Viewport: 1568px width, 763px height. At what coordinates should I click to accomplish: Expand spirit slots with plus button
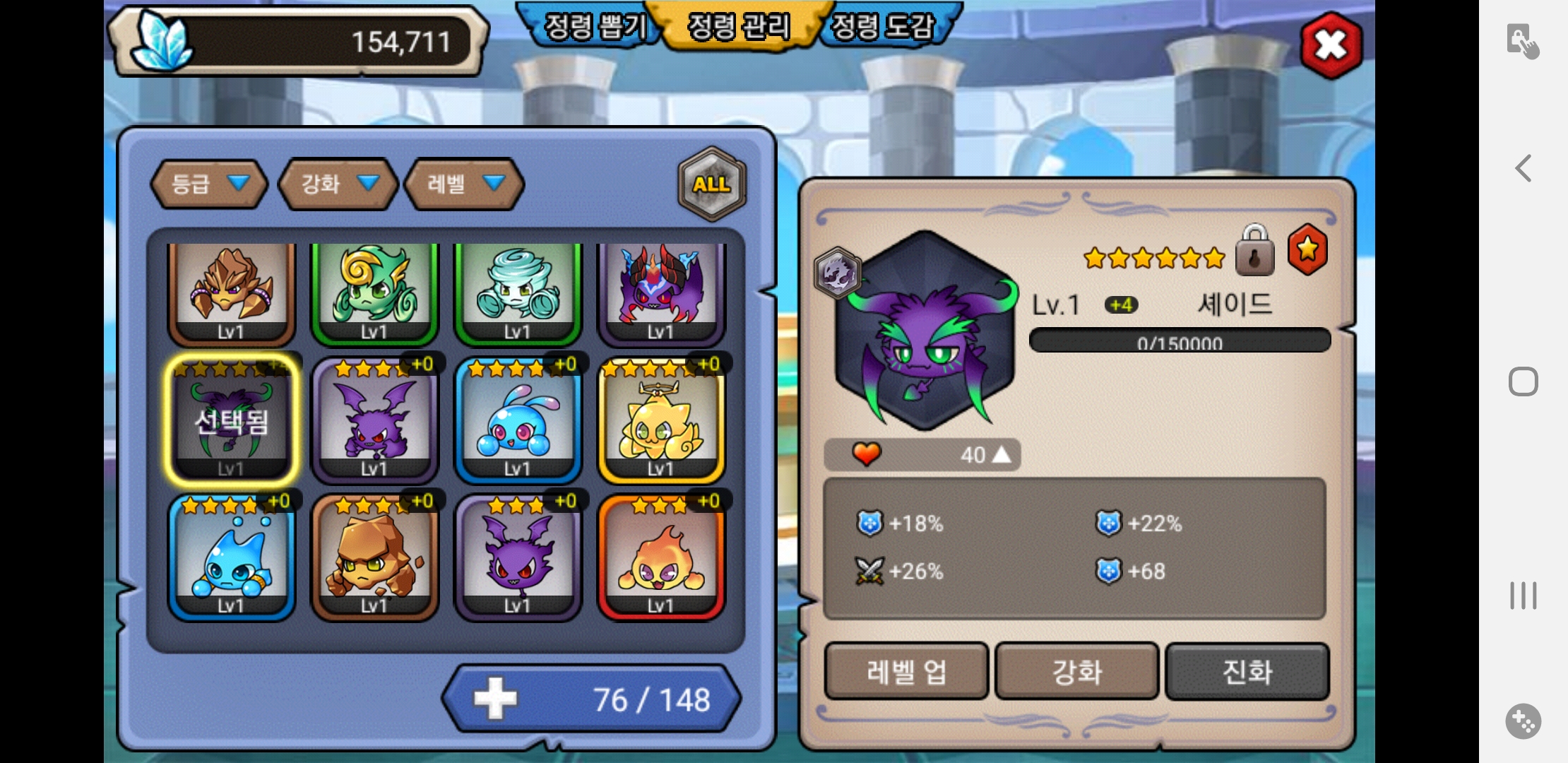[x=496, y=699]
